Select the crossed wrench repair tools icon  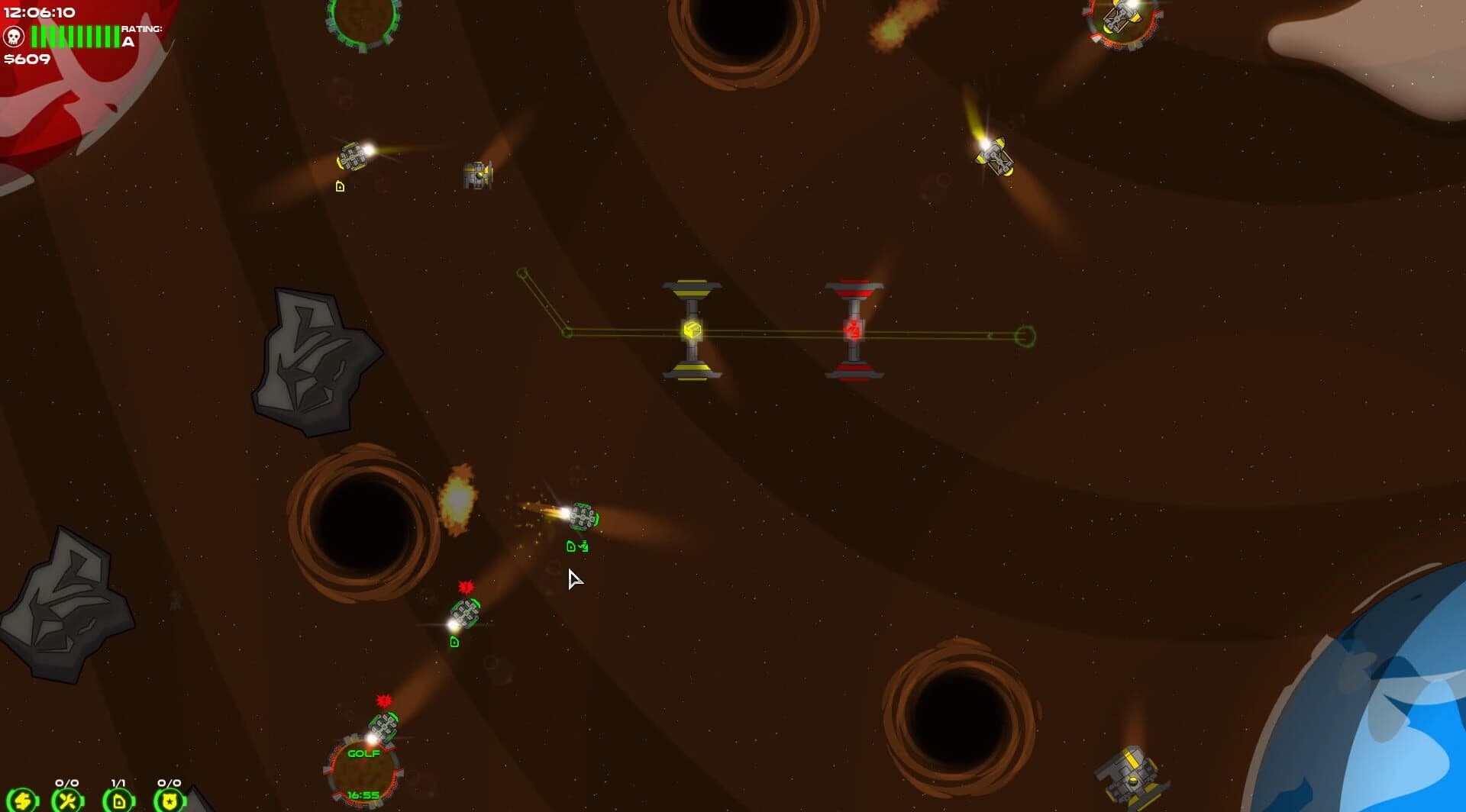click(66, 799)
